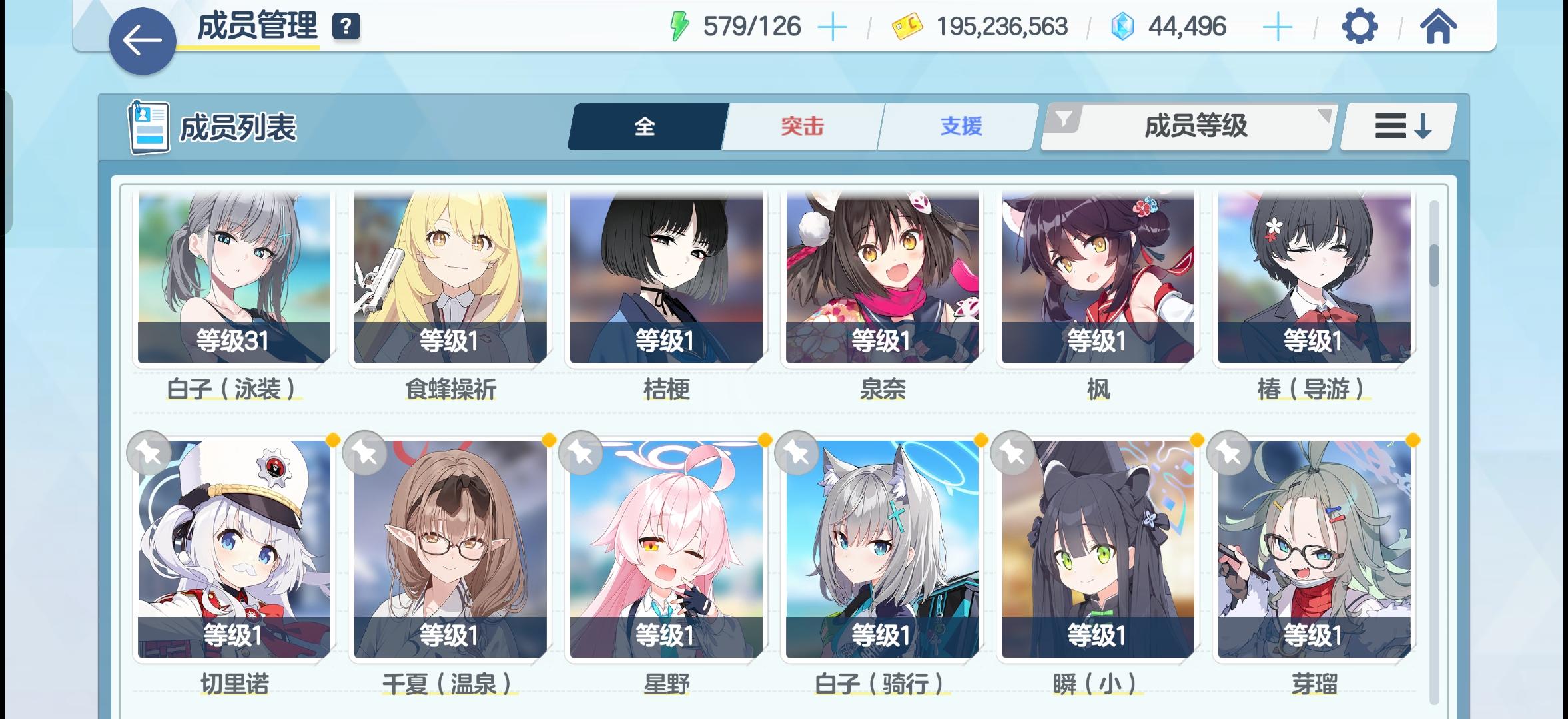Toggle the pin on 星野
Image resolution: width=1568 pixels, height=719 pixels.
tap(582, 453)
